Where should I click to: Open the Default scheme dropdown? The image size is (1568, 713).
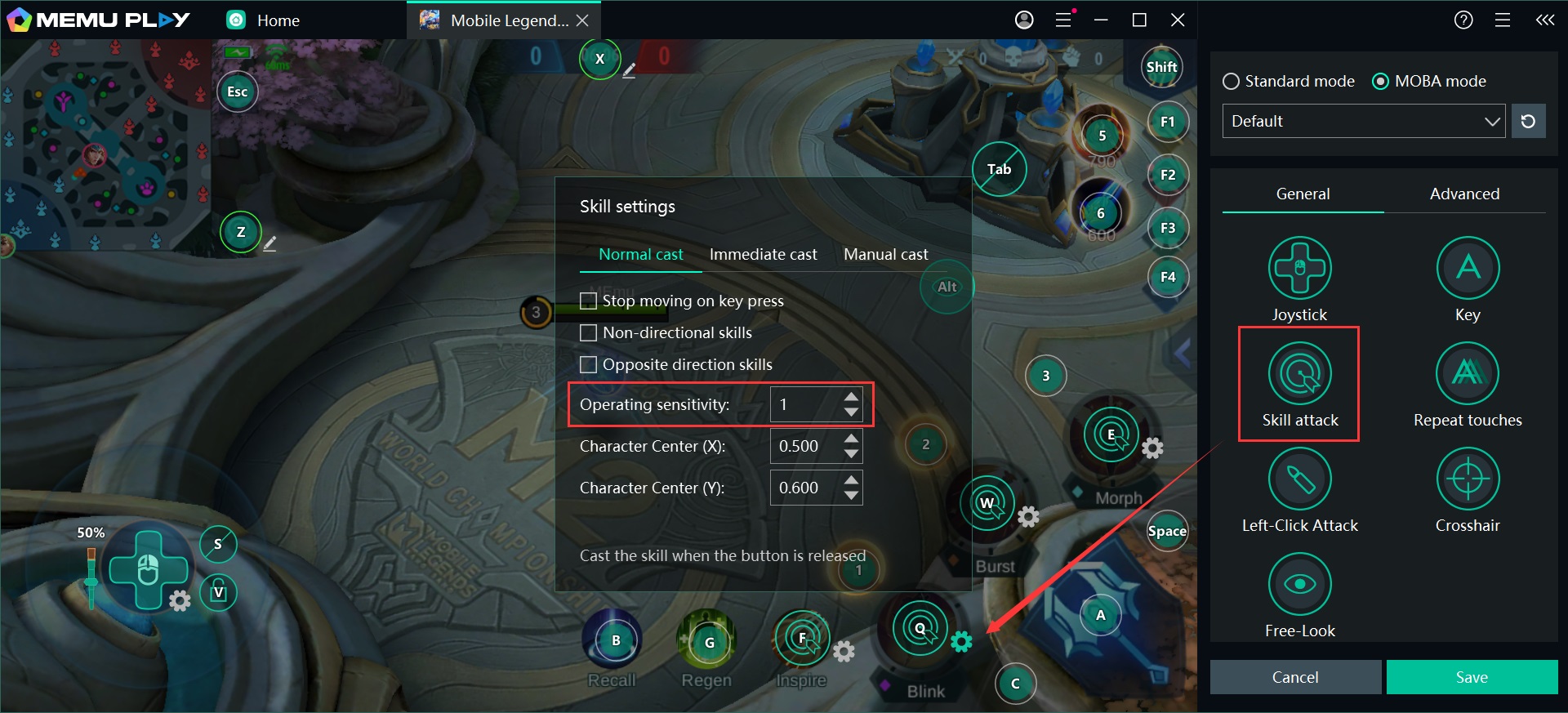[1363, 122]
